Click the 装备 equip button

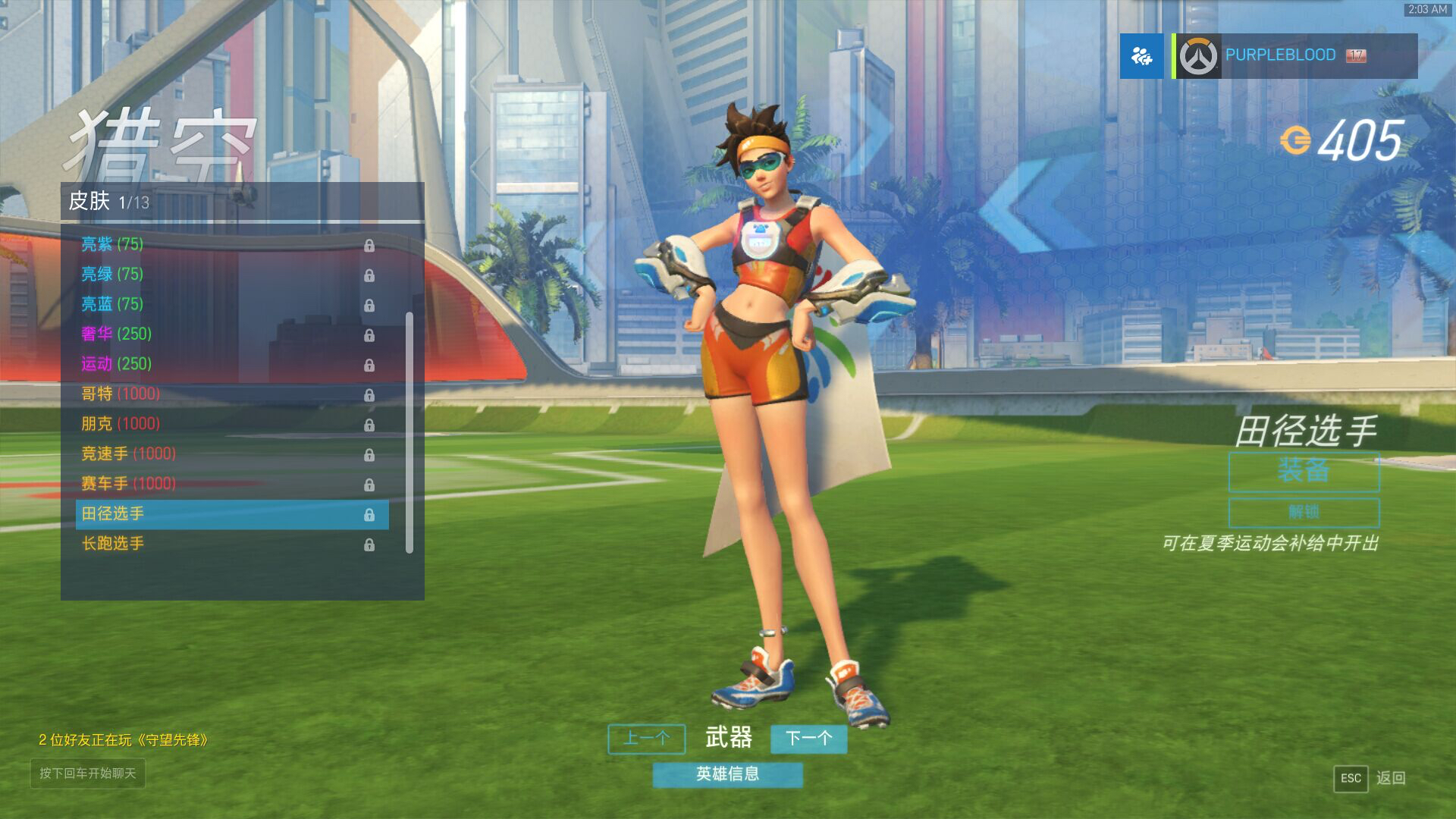[1304, 472]
